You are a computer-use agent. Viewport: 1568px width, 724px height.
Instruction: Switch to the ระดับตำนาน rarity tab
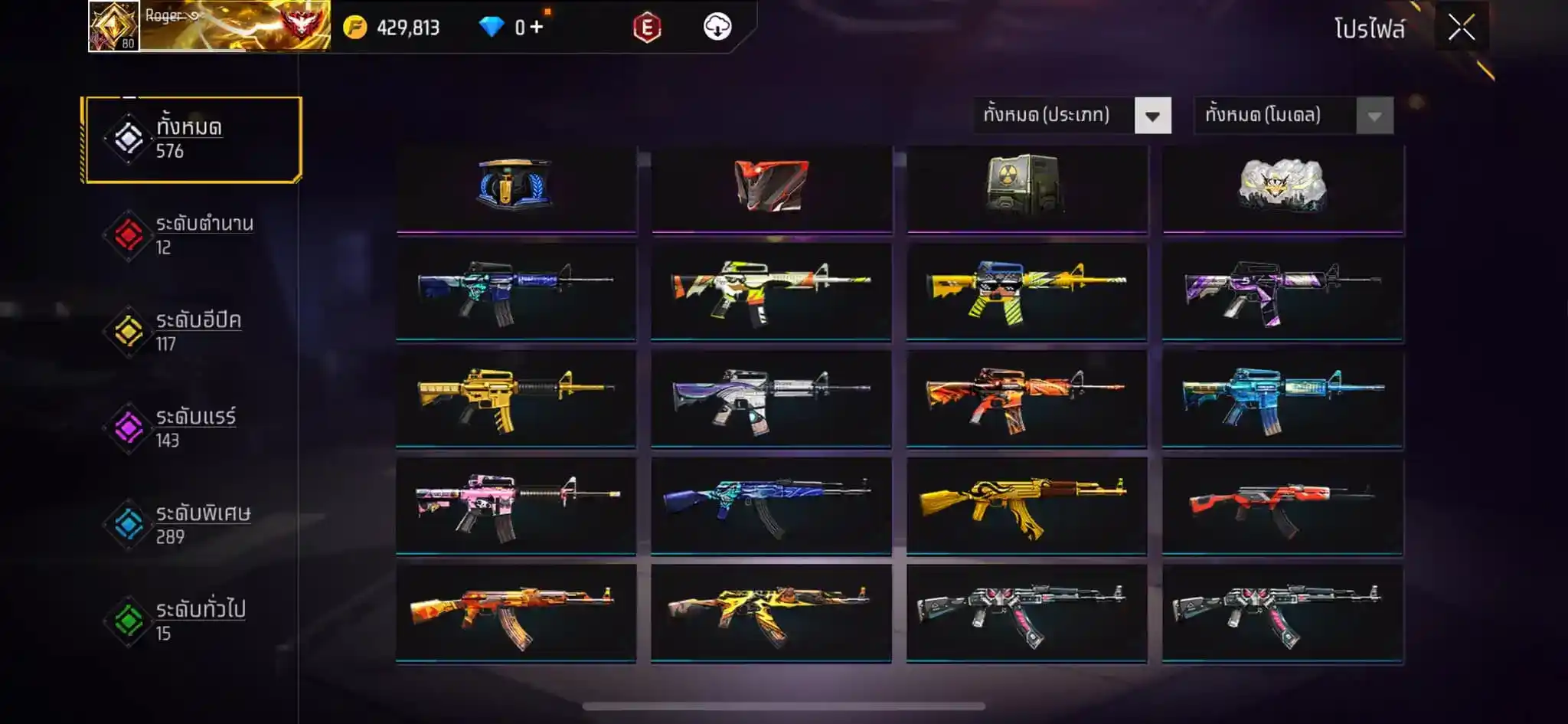[193, 235]
